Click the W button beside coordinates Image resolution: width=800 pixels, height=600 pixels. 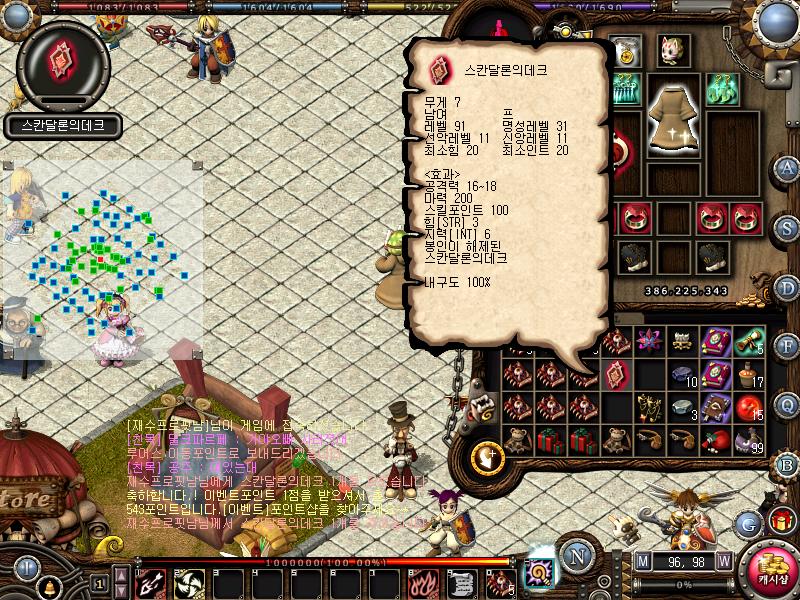coord(723,561)
